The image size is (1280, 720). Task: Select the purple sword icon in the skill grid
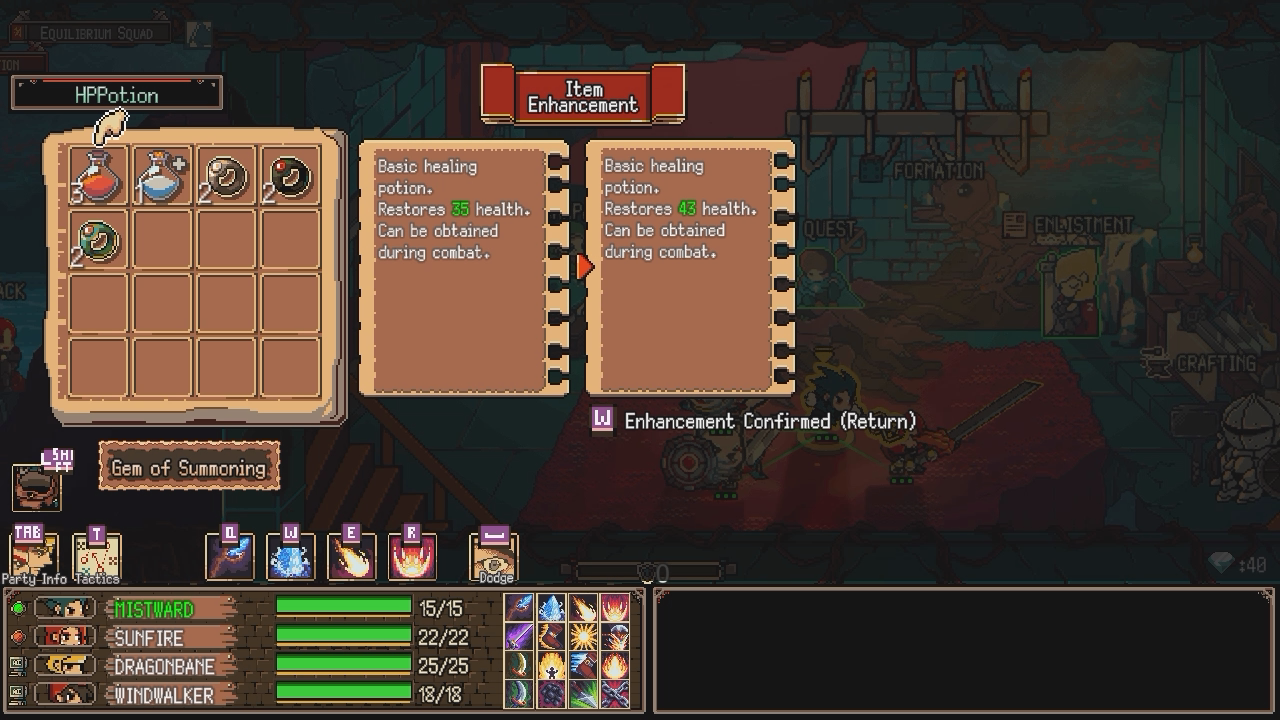tap(518, 635)
